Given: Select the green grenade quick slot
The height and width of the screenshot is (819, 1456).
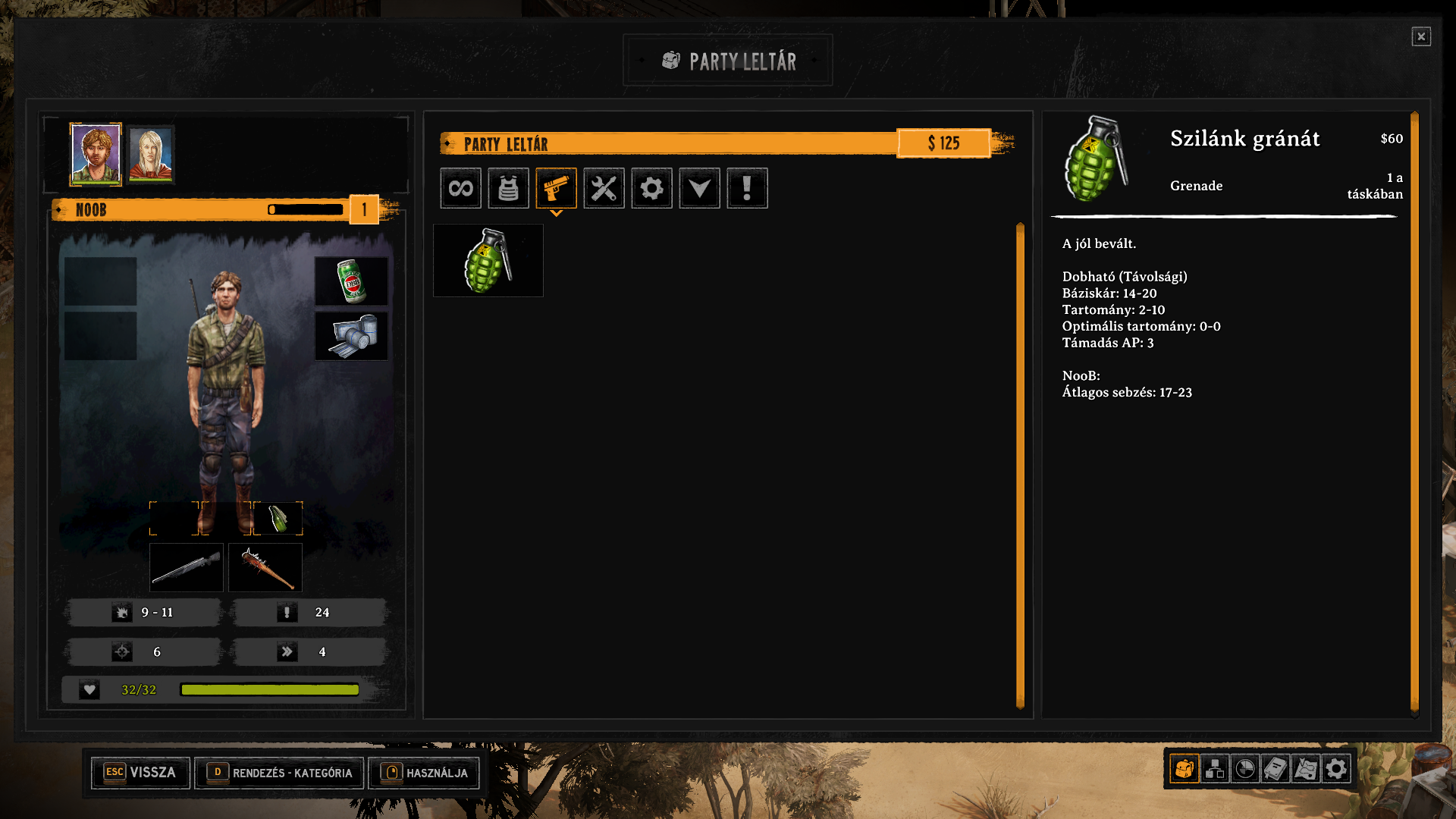Looking at the screenshot, I should [x=278, y=519].
